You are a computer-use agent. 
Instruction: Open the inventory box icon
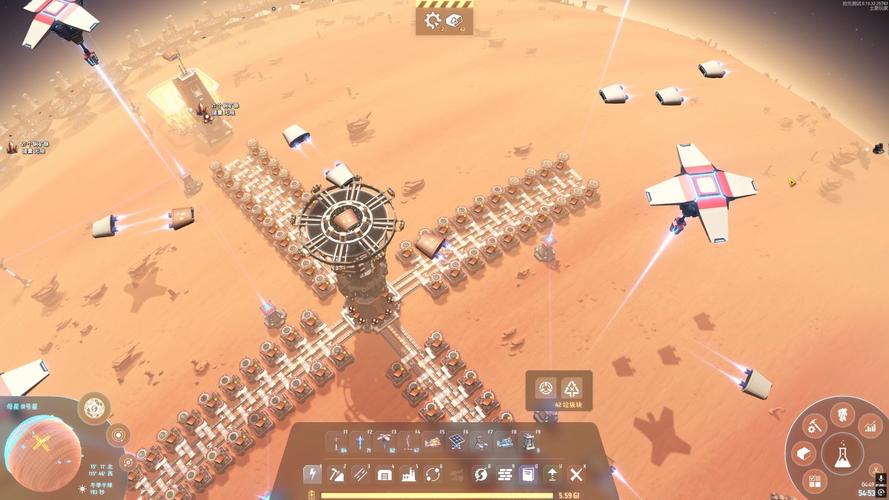[801, 454]
